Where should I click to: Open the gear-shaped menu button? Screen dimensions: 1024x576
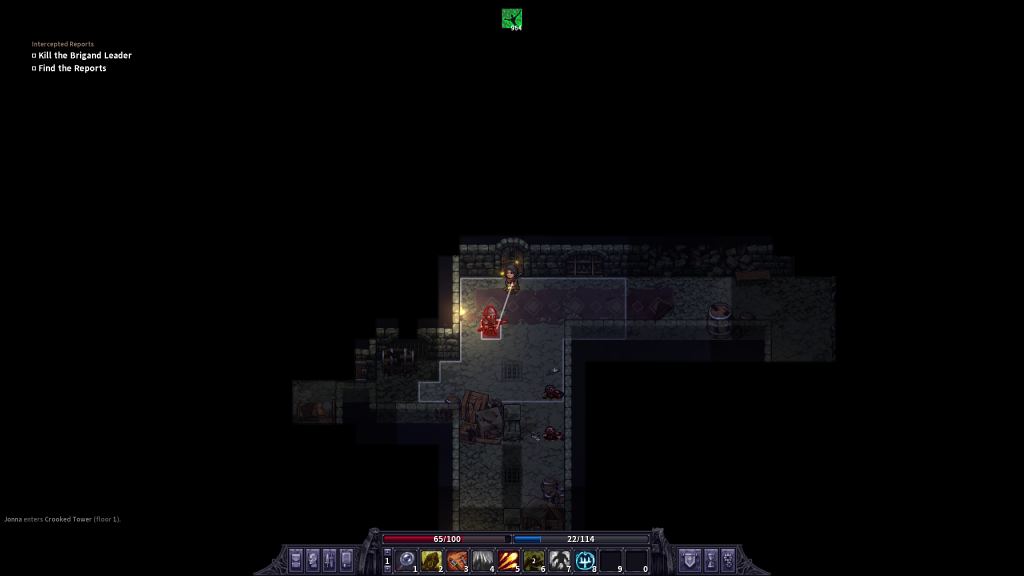[728, 559]
